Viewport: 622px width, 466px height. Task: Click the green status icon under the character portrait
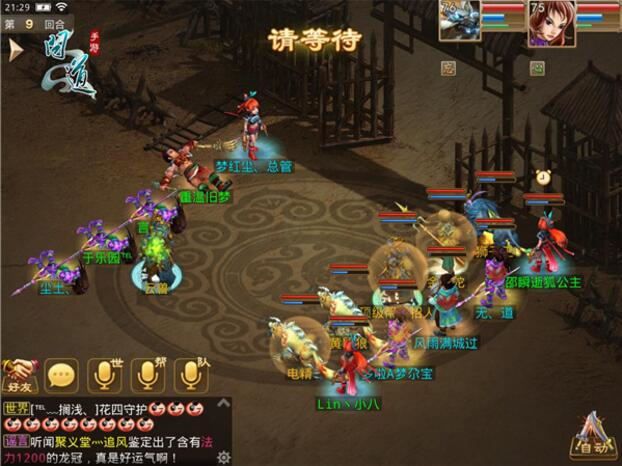[x=537, y=69]
